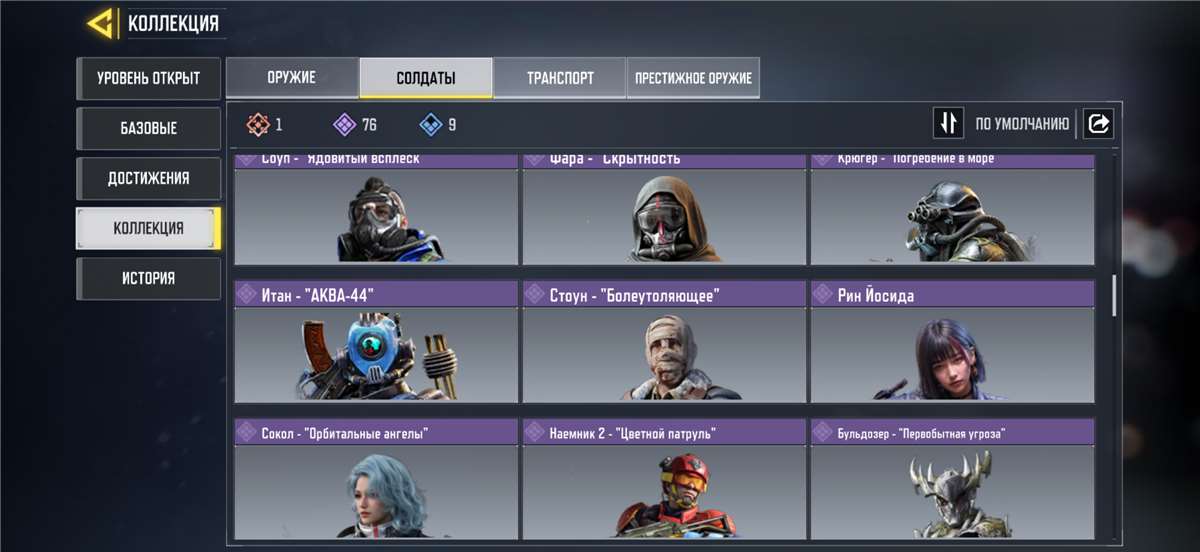1200x552 pixels.
Task: Switch to the Солдаты tab
Action: [426, 78]
